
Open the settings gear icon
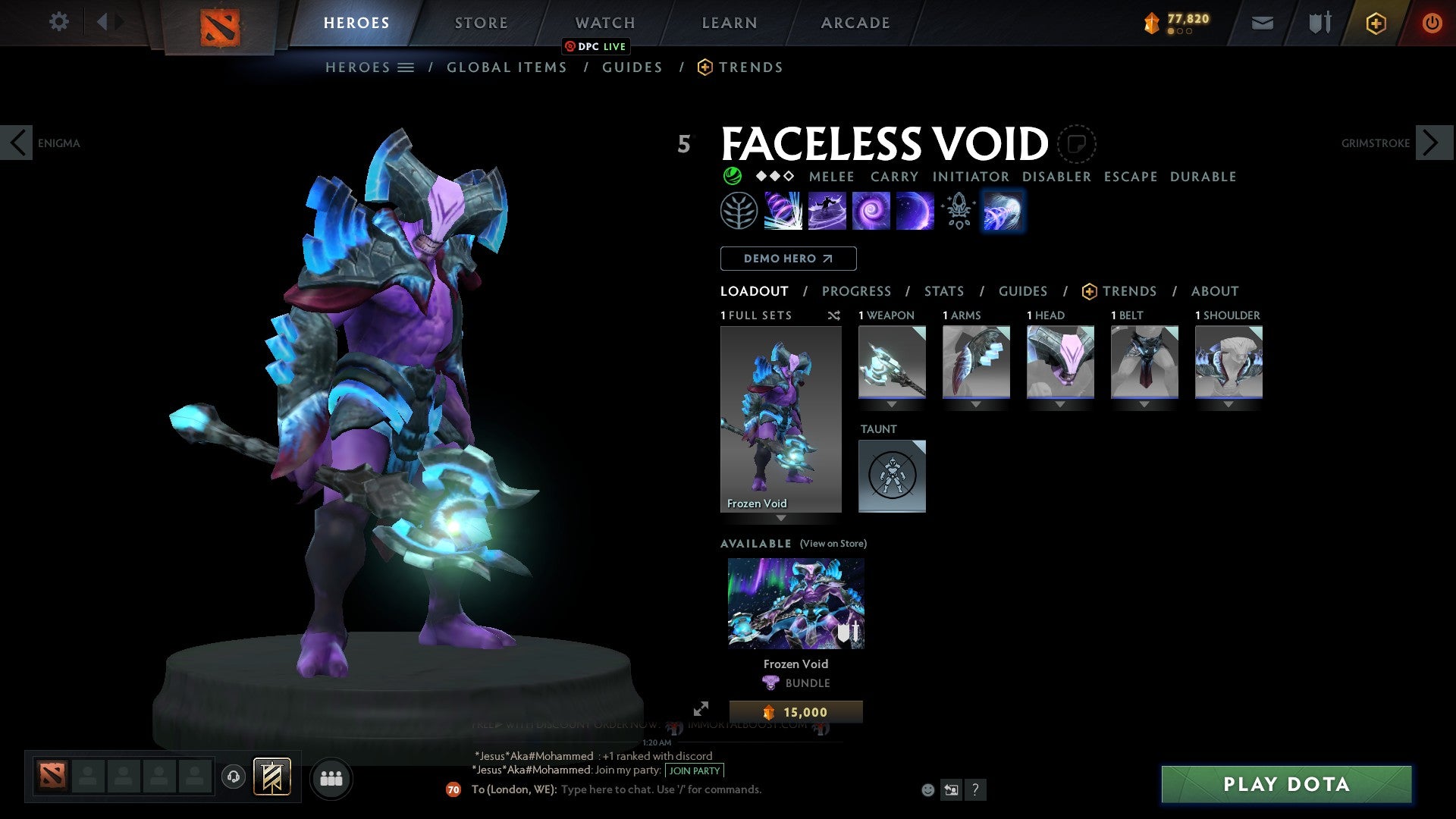pos(58,22)
